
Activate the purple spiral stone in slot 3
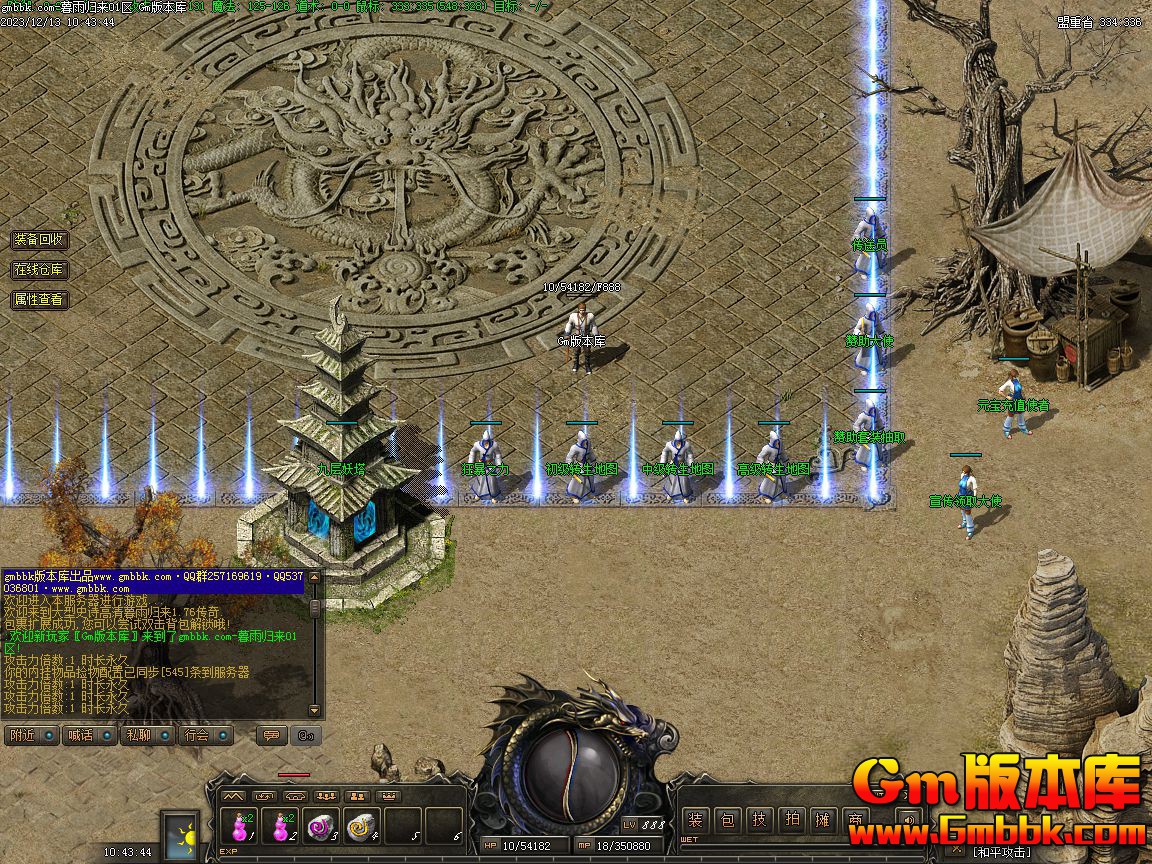[320, 827]
